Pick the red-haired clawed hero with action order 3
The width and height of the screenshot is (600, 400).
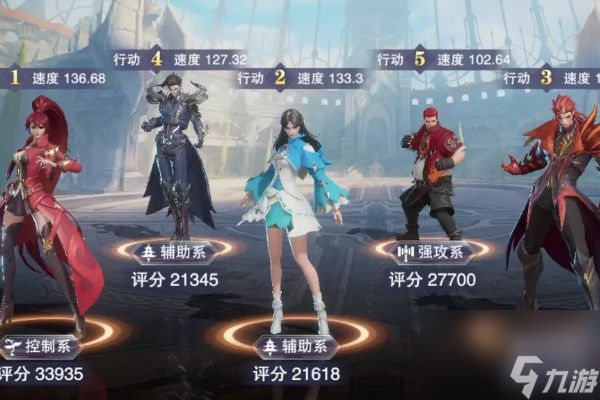(556, 190)
